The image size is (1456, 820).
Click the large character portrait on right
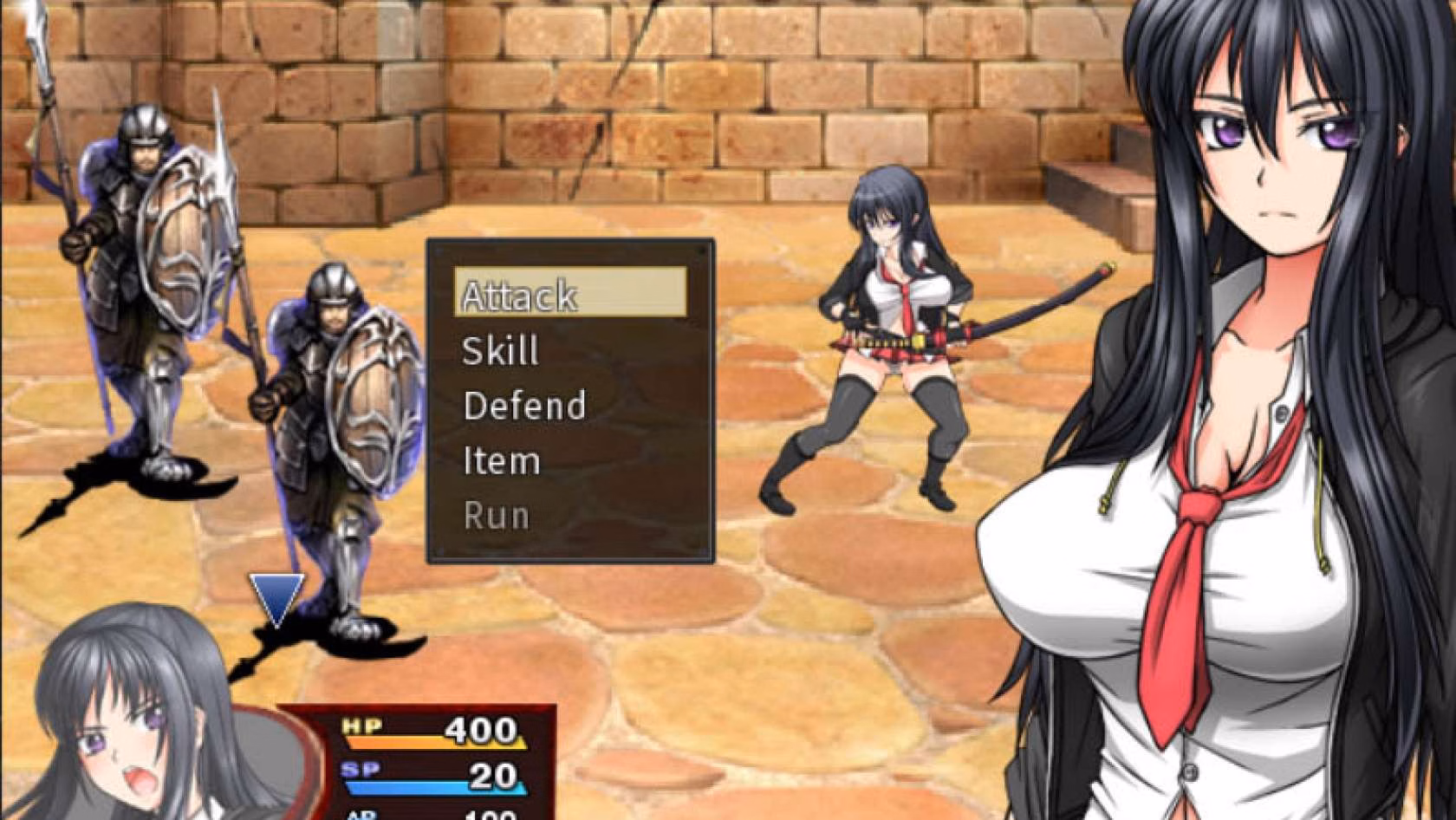tap(1257, 347)
